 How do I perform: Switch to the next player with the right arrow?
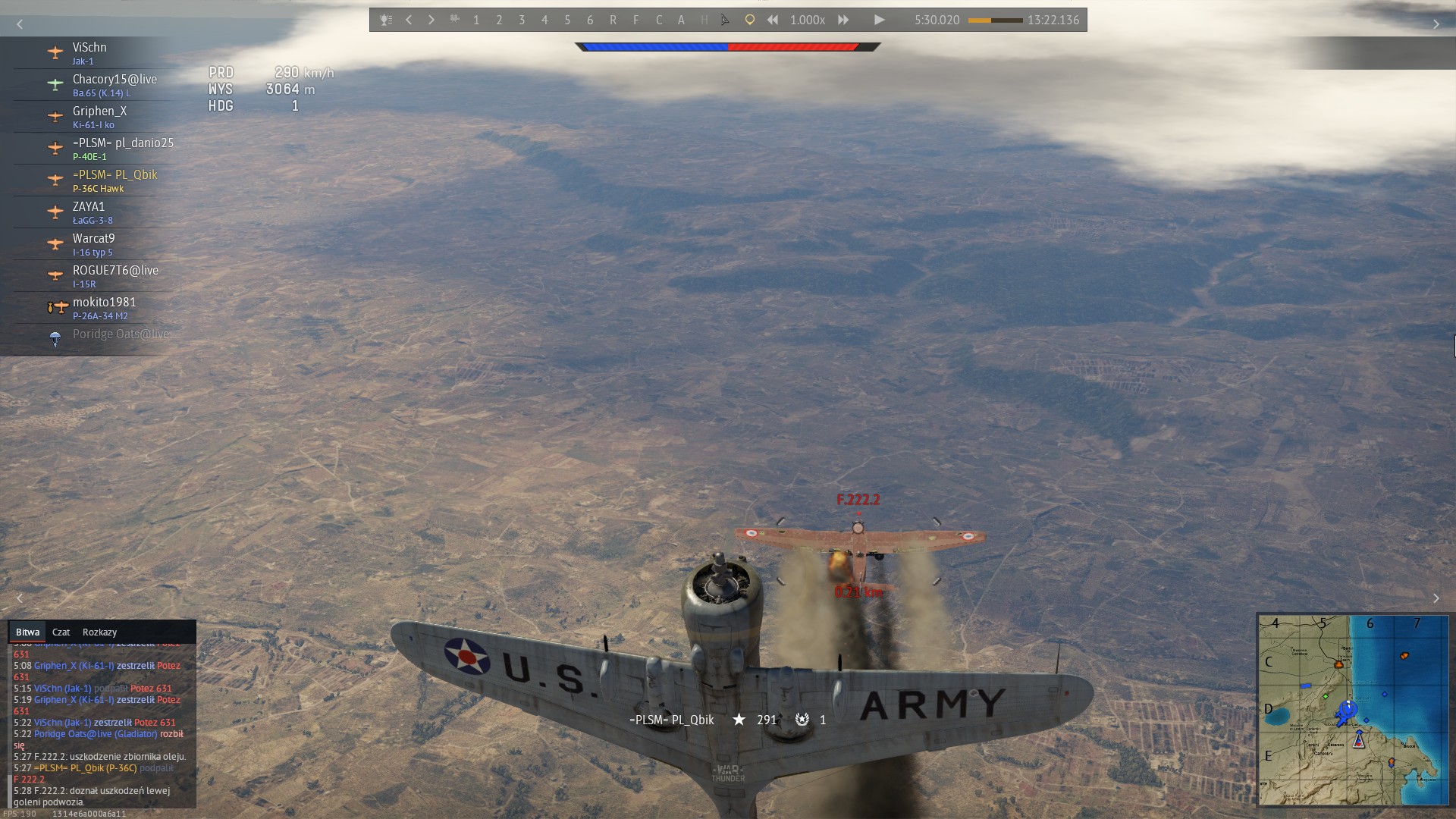(431, 20)
